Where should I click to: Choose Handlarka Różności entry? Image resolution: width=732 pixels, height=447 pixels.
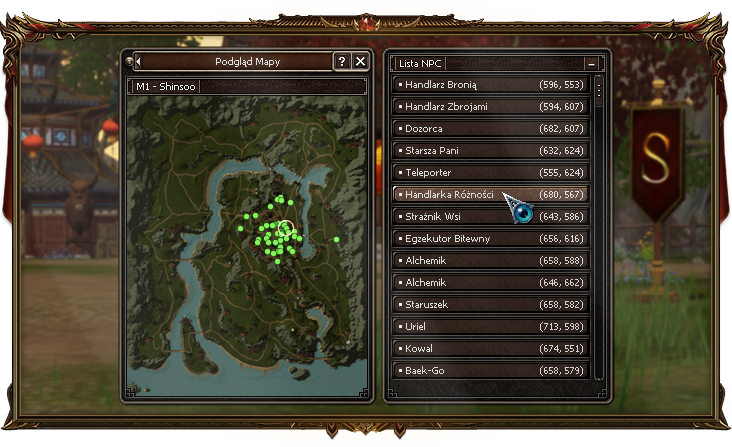[x=491, y=194]
